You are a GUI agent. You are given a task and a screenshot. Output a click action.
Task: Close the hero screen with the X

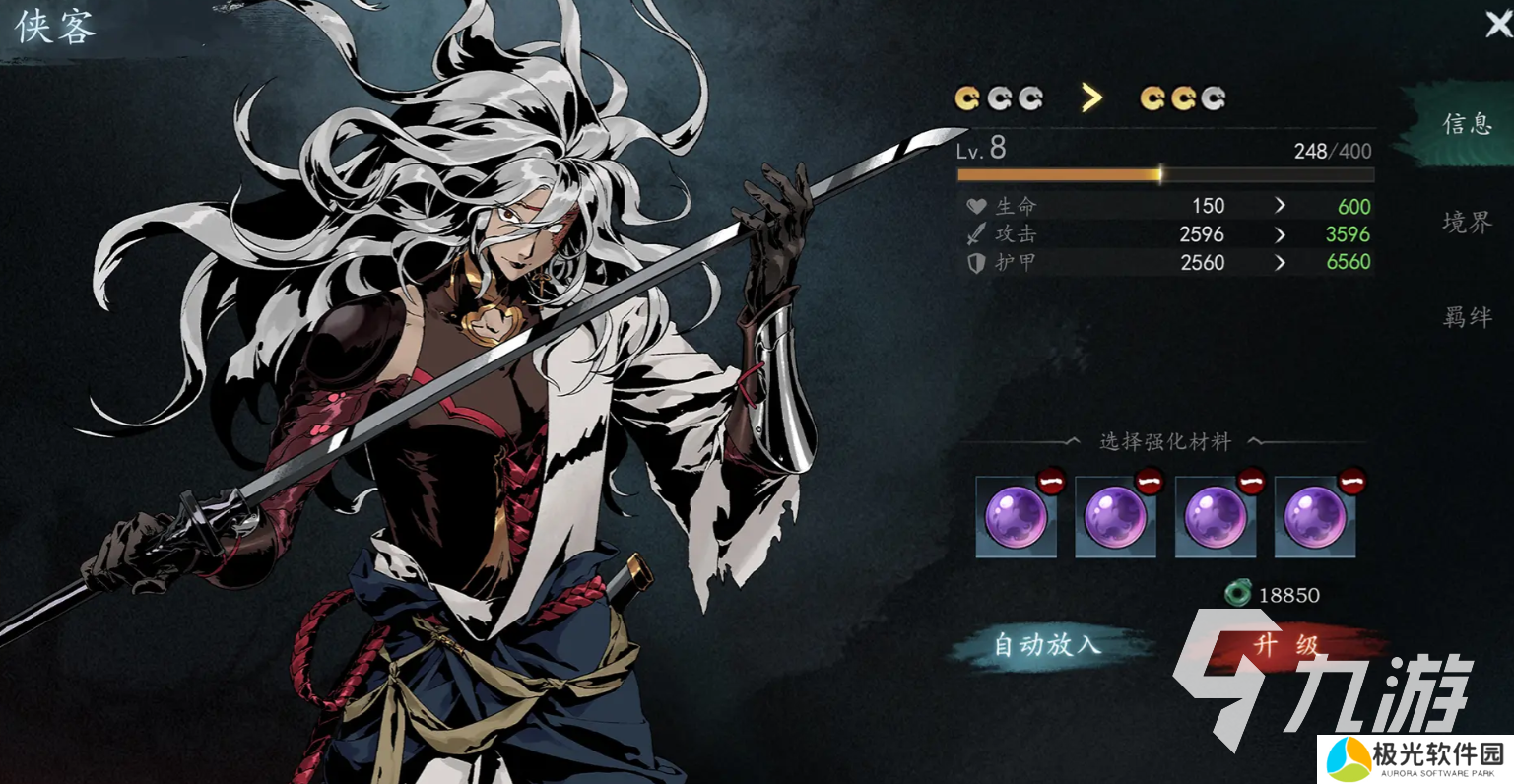[1498, 24]
